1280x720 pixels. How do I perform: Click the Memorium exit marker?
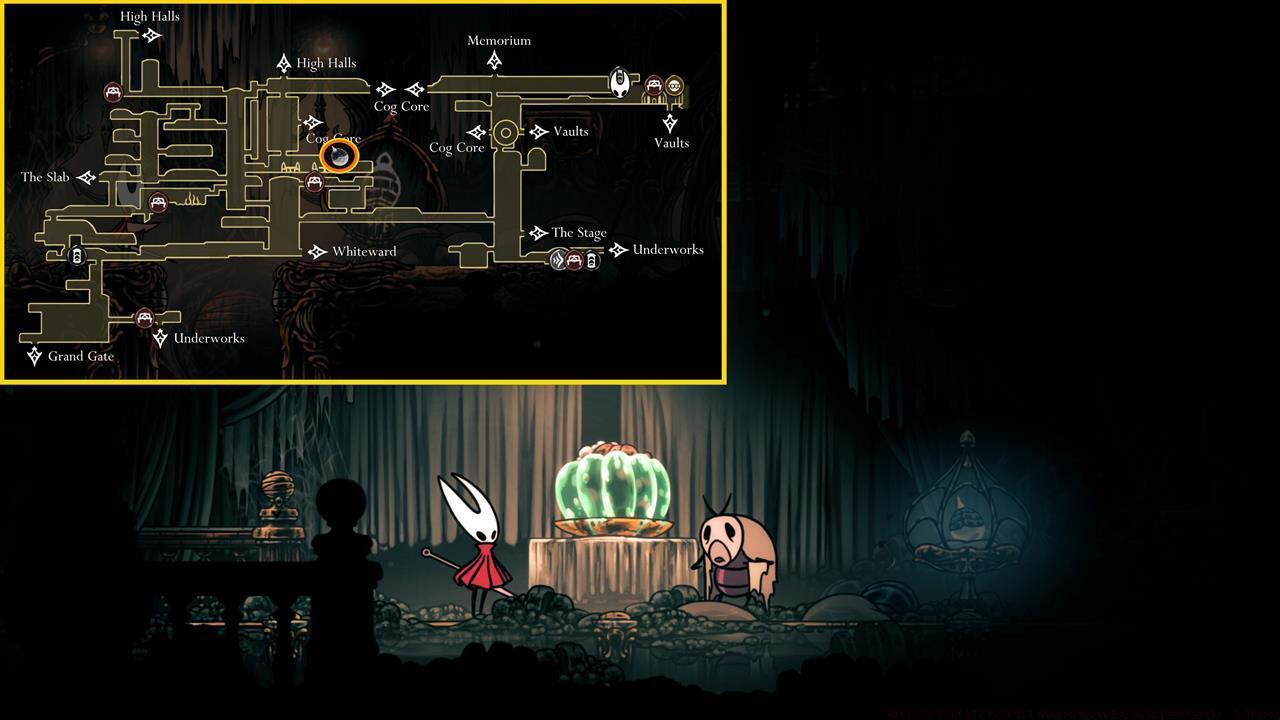(494, 62)
